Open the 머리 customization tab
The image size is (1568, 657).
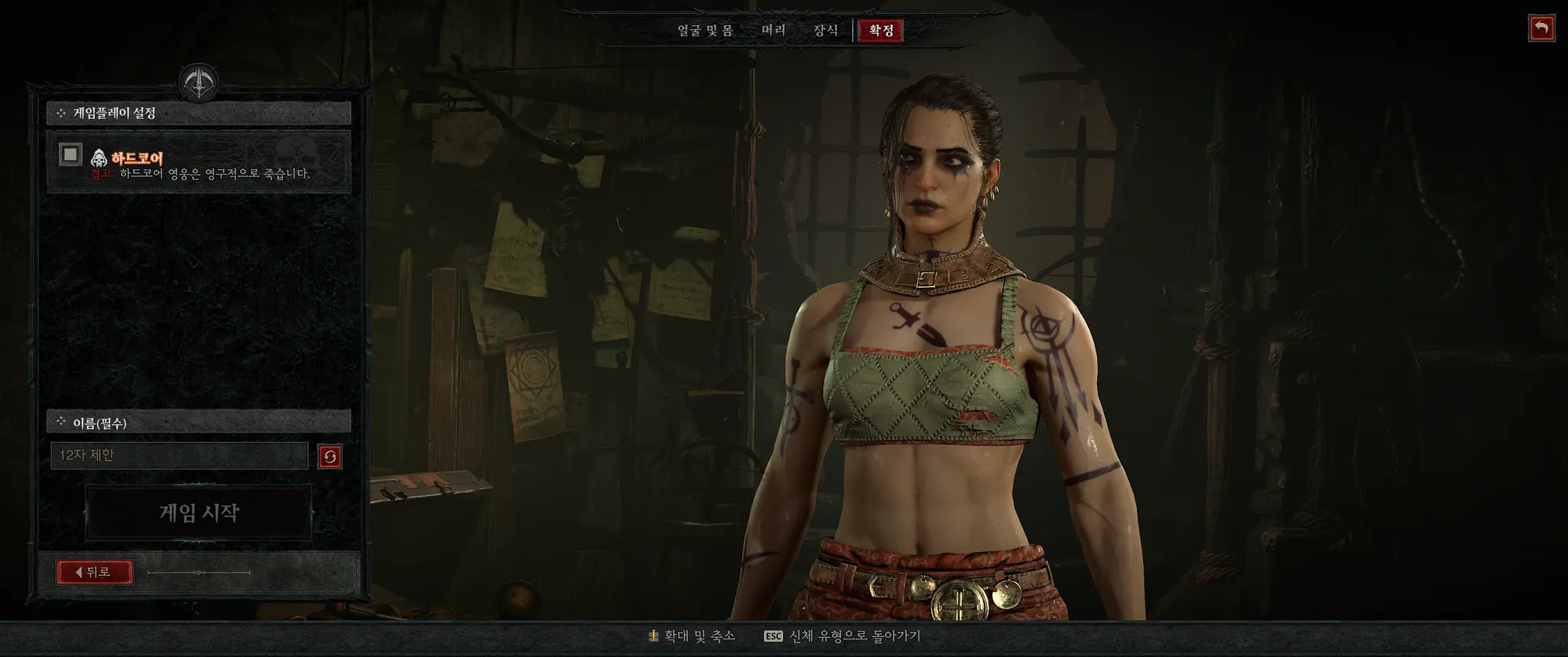(x=773, y=31)
